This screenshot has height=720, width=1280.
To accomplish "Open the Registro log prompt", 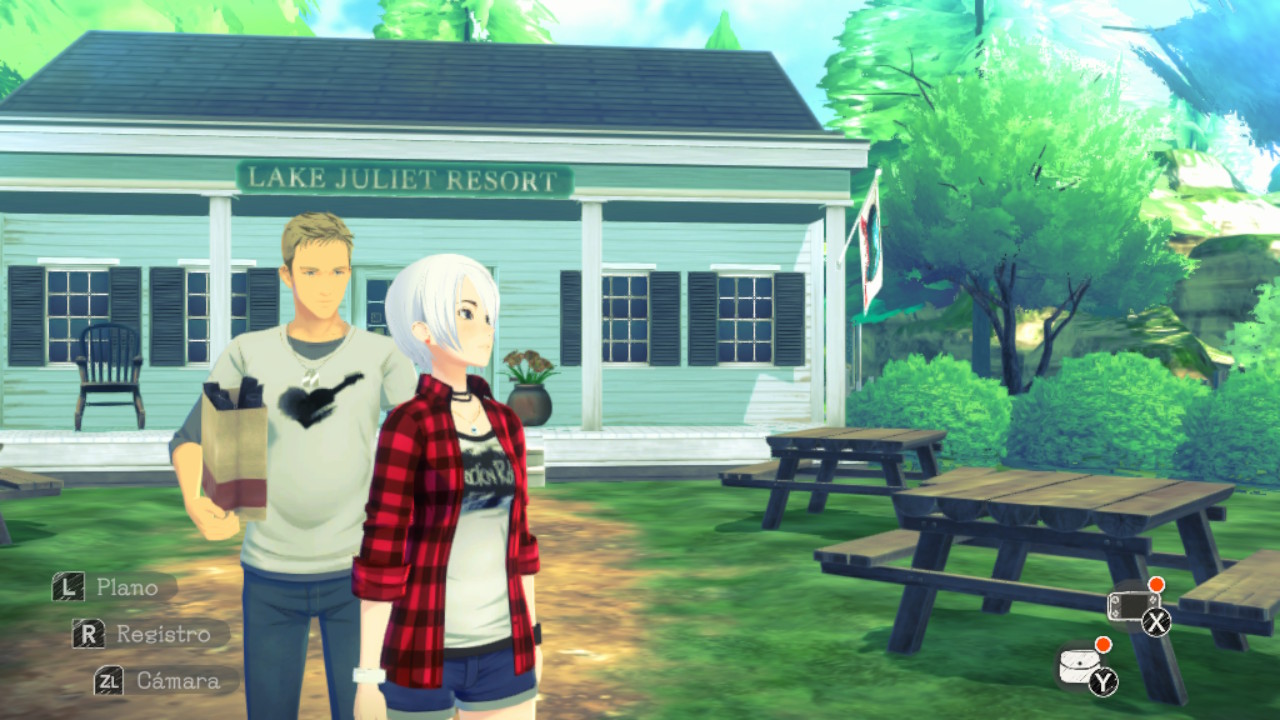I will pos(163,633).
